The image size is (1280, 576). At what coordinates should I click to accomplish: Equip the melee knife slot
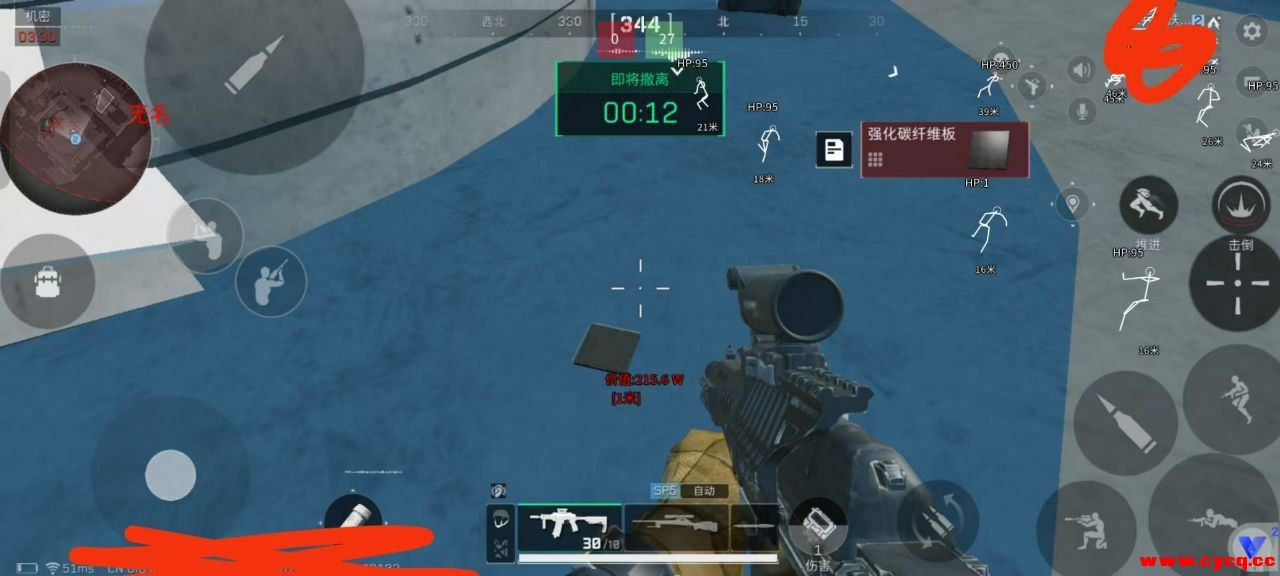755,526
